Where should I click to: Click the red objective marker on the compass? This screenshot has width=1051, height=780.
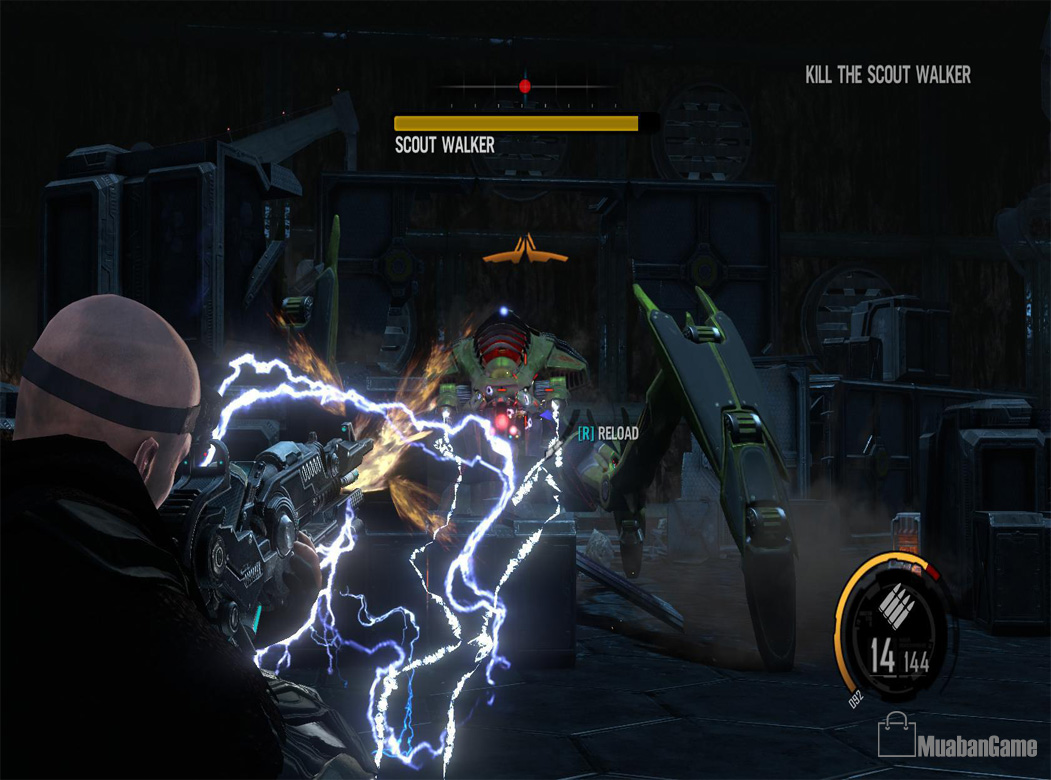(x=525, y=87)
